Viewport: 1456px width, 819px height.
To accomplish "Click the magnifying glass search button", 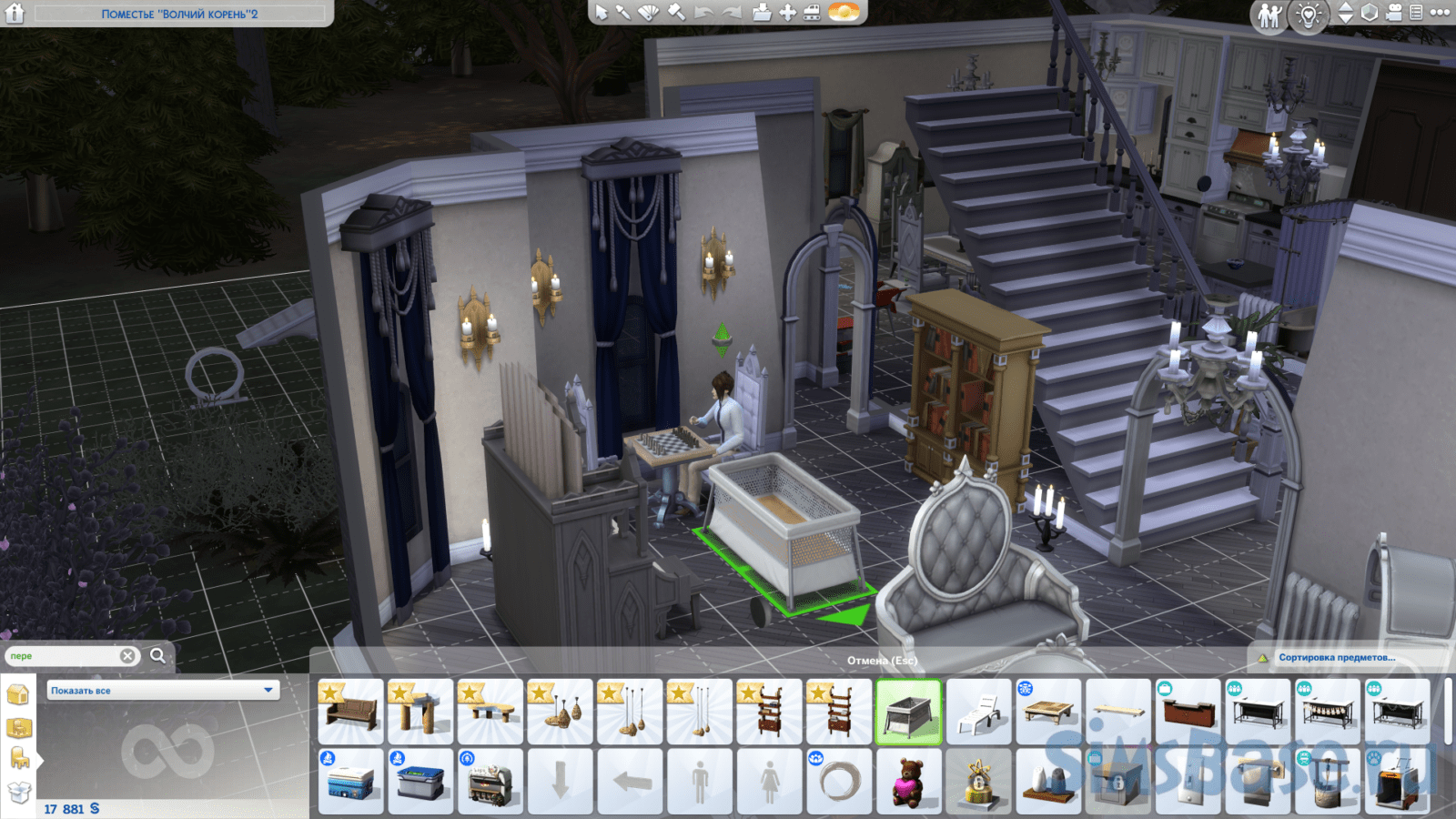I will [x=157, y=655].
